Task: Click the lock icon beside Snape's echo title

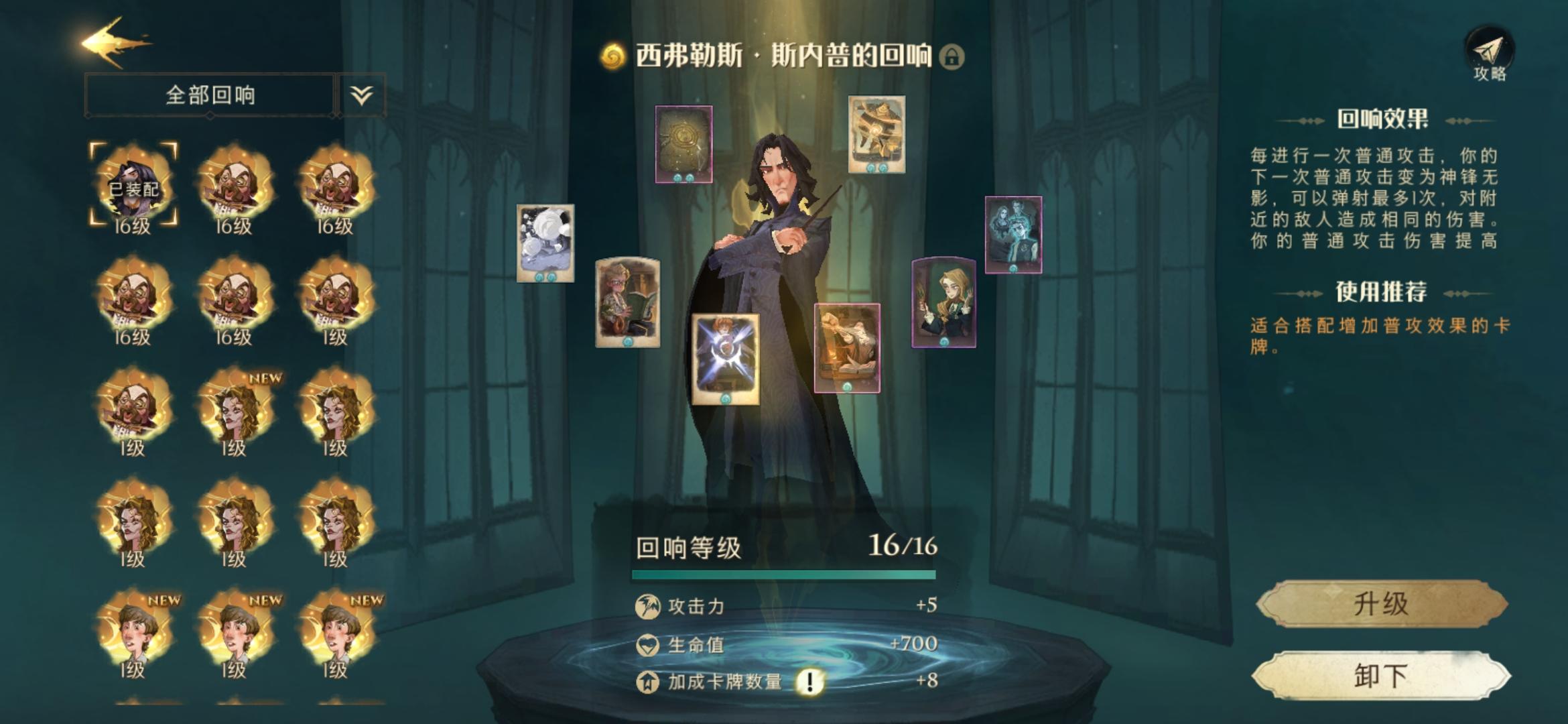Action: coord(951,58)
